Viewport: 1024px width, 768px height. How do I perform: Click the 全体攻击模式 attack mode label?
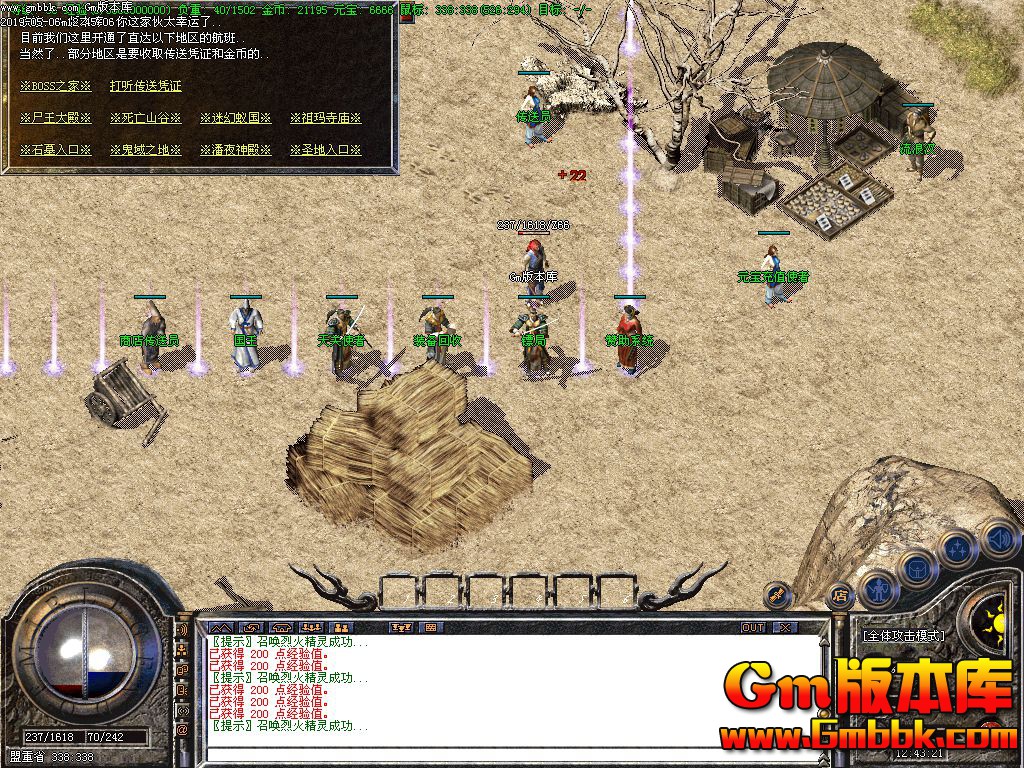pyautogui.click(x=903, y=635)
